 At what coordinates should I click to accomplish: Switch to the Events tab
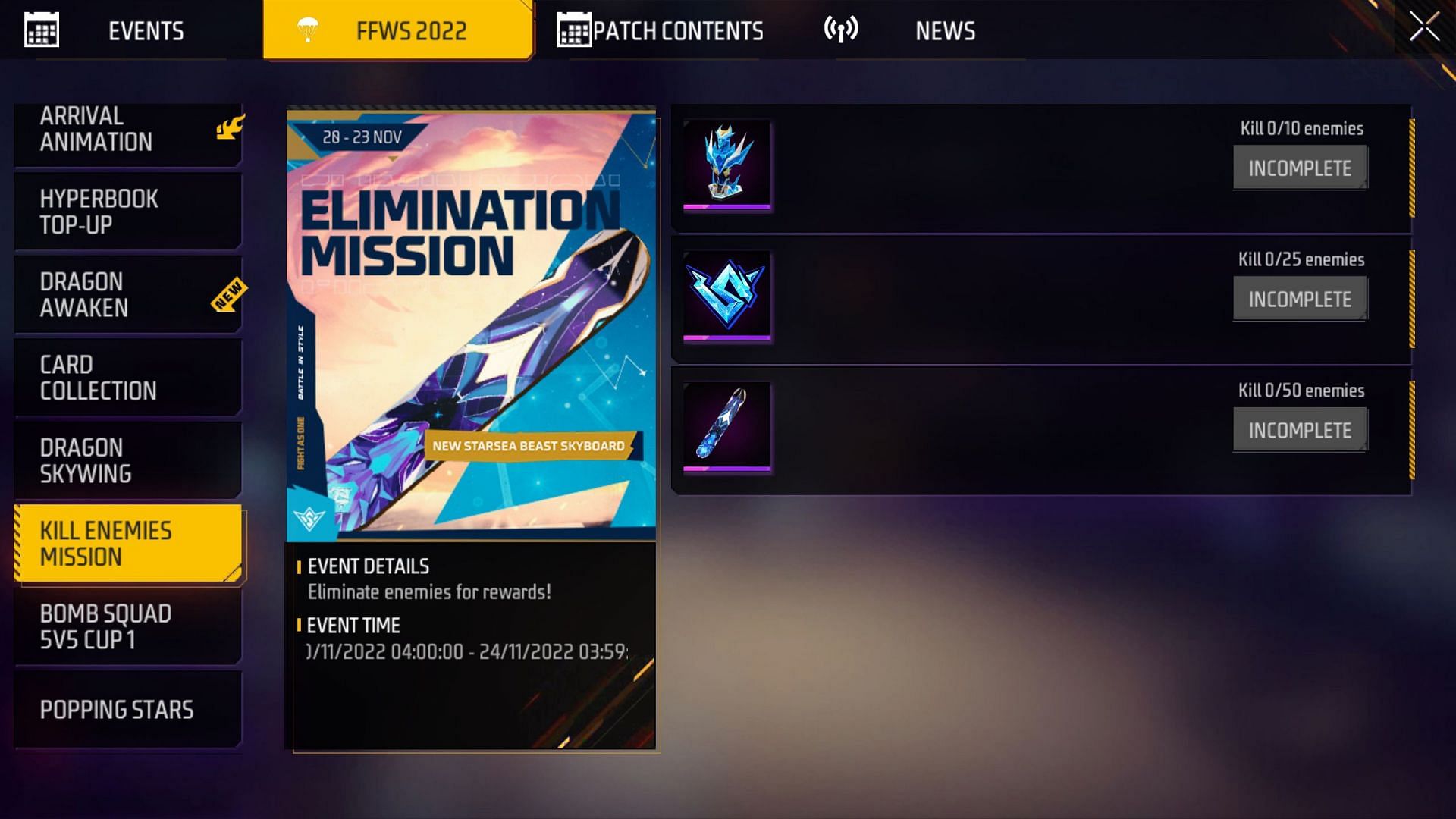[129, 31]
